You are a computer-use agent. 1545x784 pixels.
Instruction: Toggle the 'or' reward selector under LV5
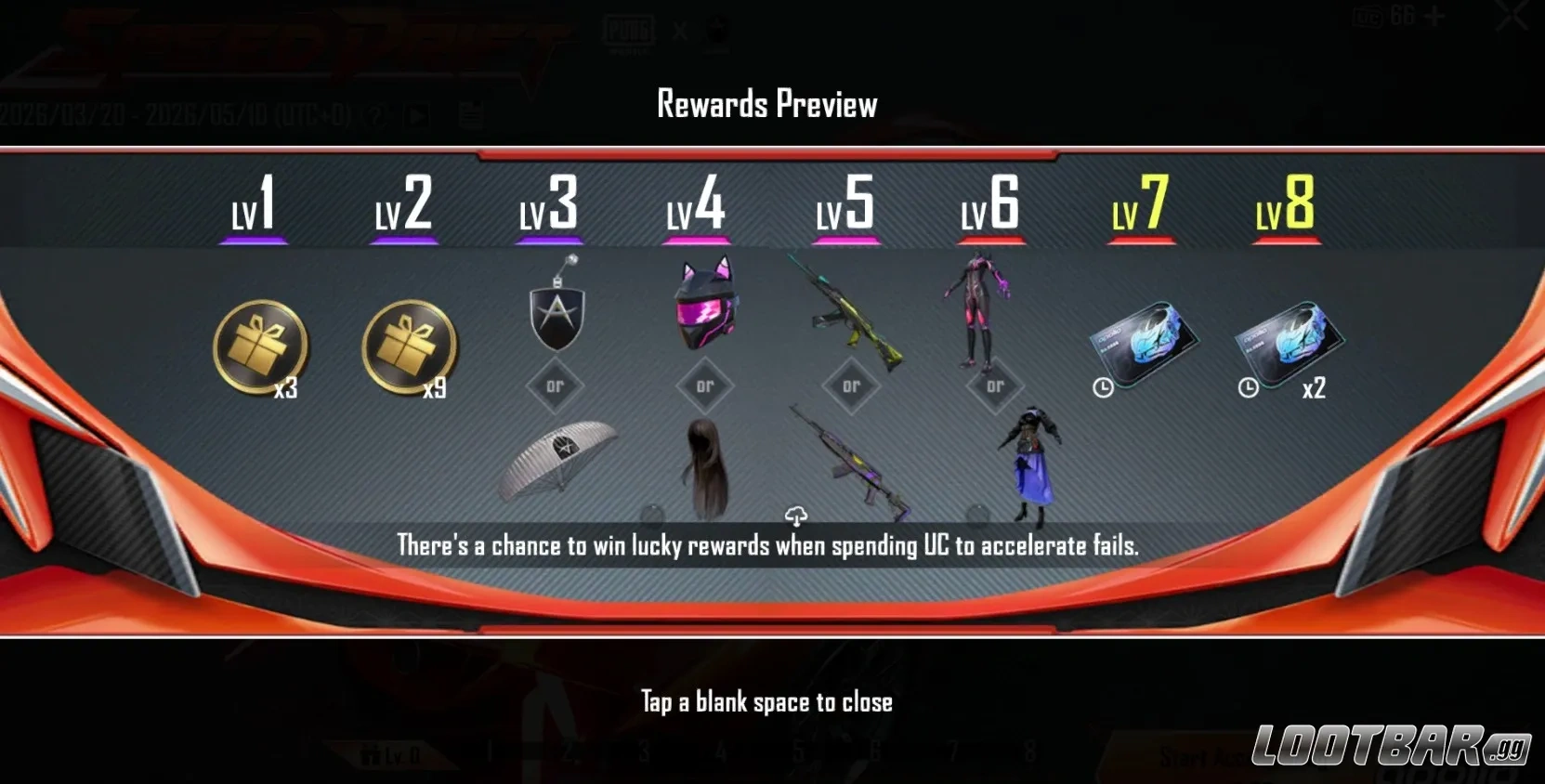point(850,384)
